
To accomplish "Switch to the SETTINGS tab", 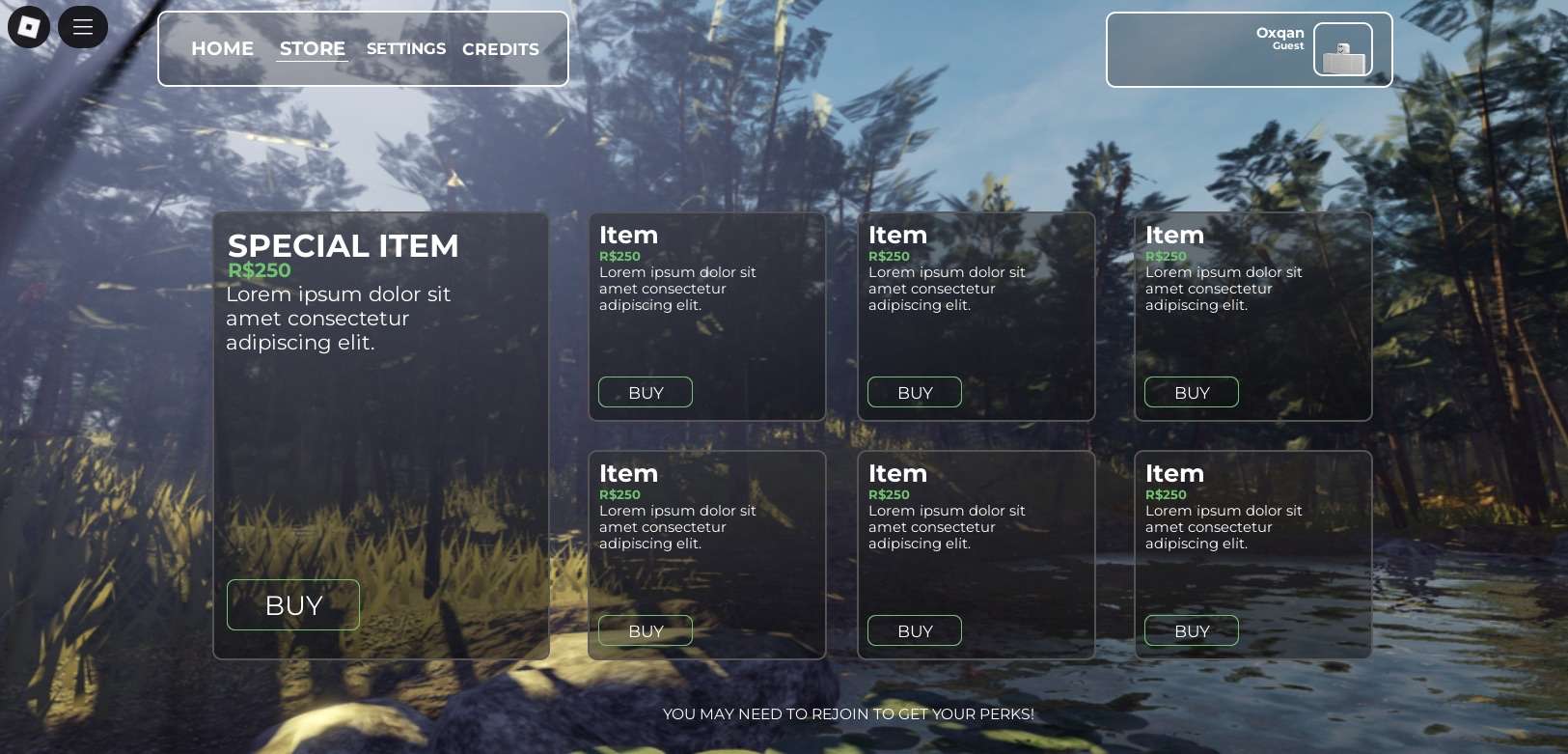I will [x=406, y=49].
